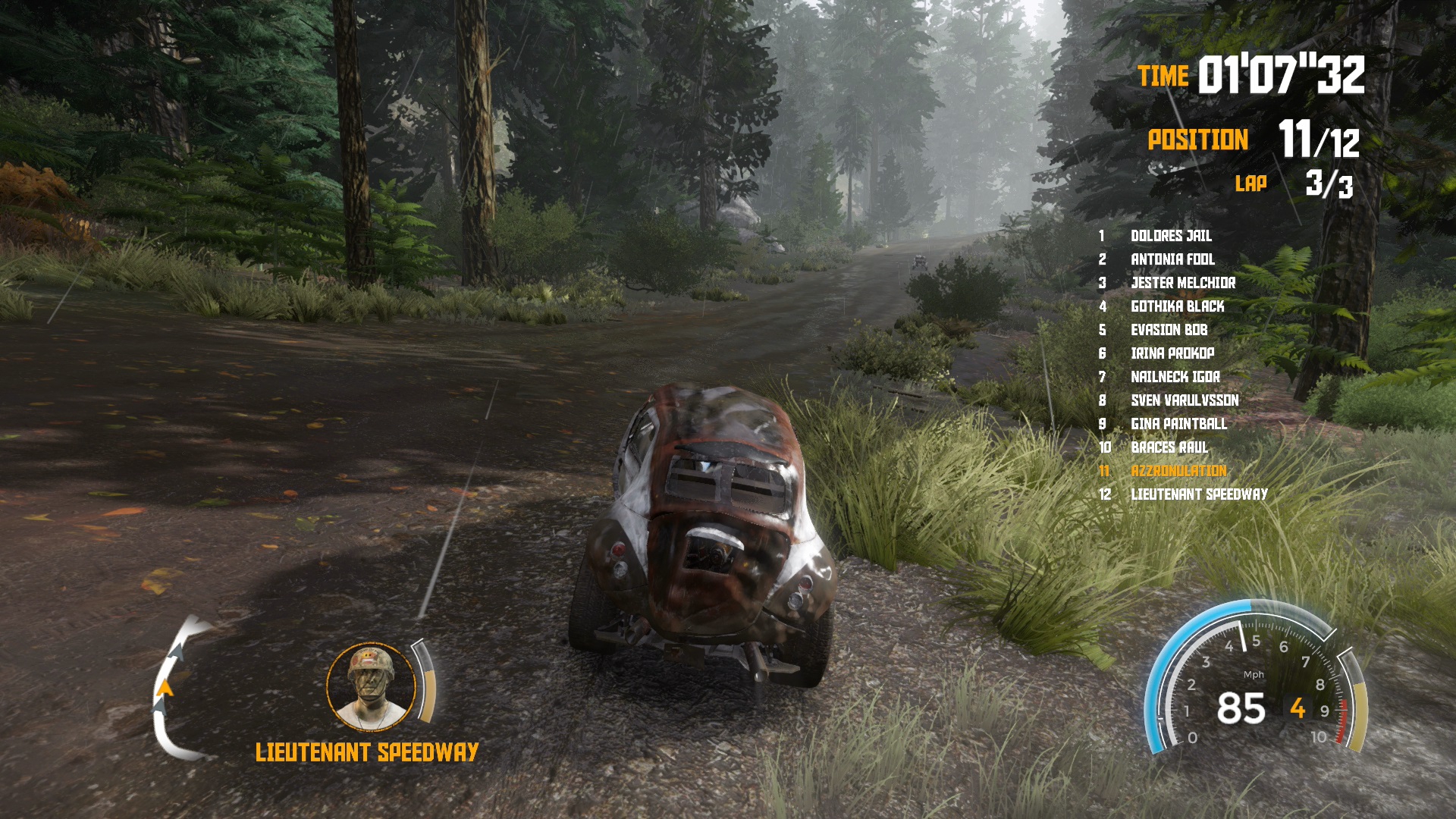Select the highlighted orange Azzronulation row

1178,471
